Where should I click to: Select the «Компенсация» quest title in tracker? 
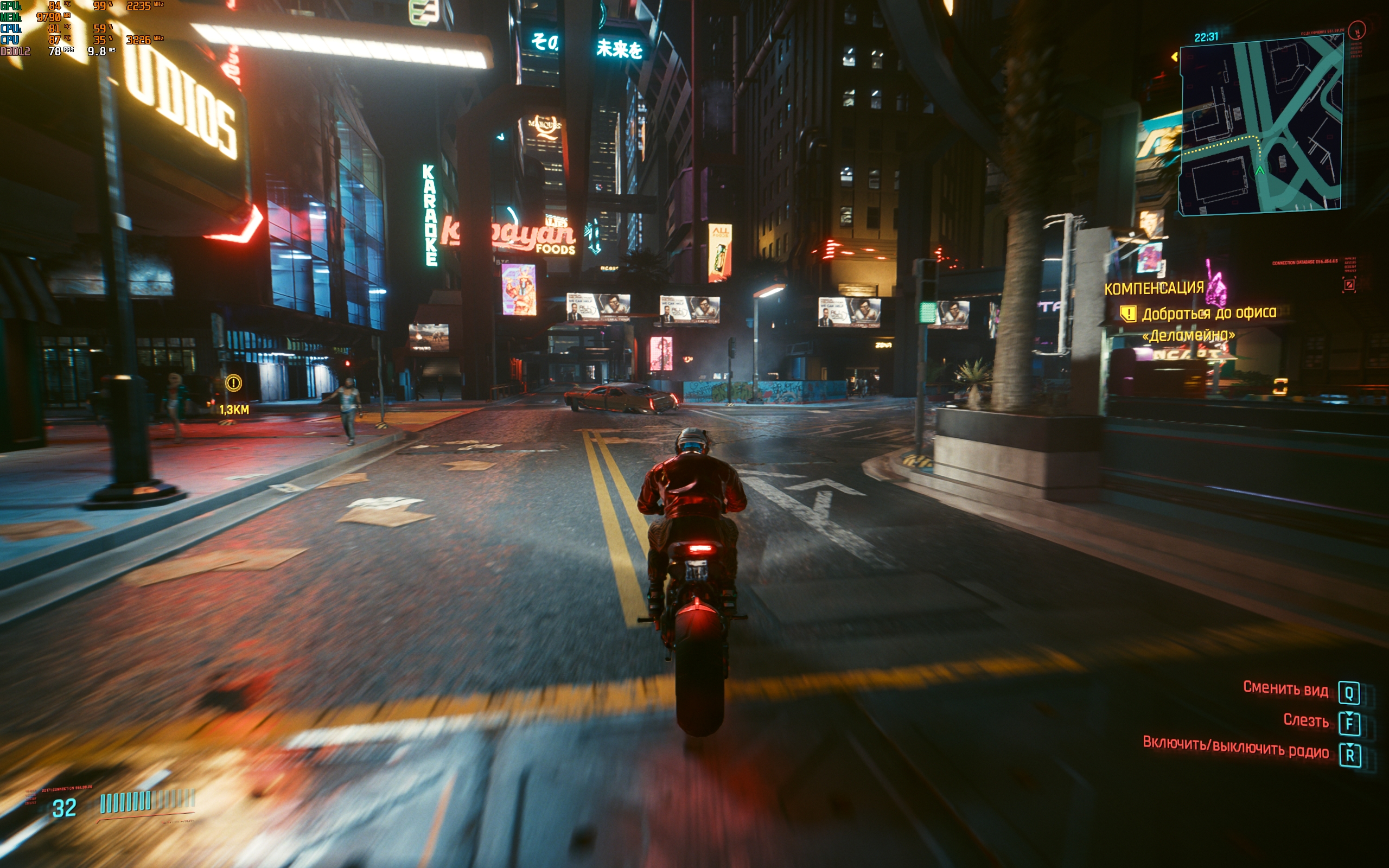[1154, 288]
